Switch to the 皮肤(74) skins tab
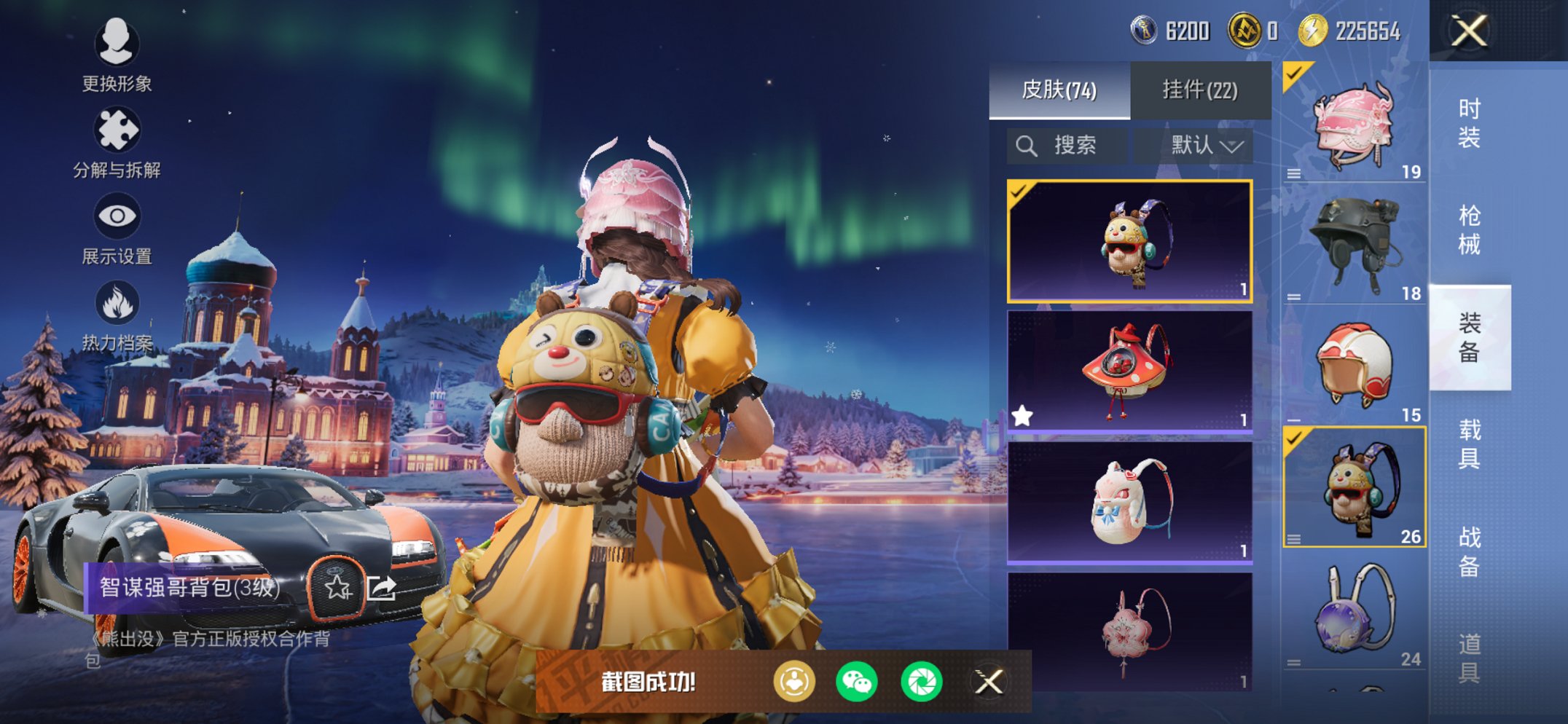The height and width of the screenshot is (724, 1568). tap(1059, 90)
